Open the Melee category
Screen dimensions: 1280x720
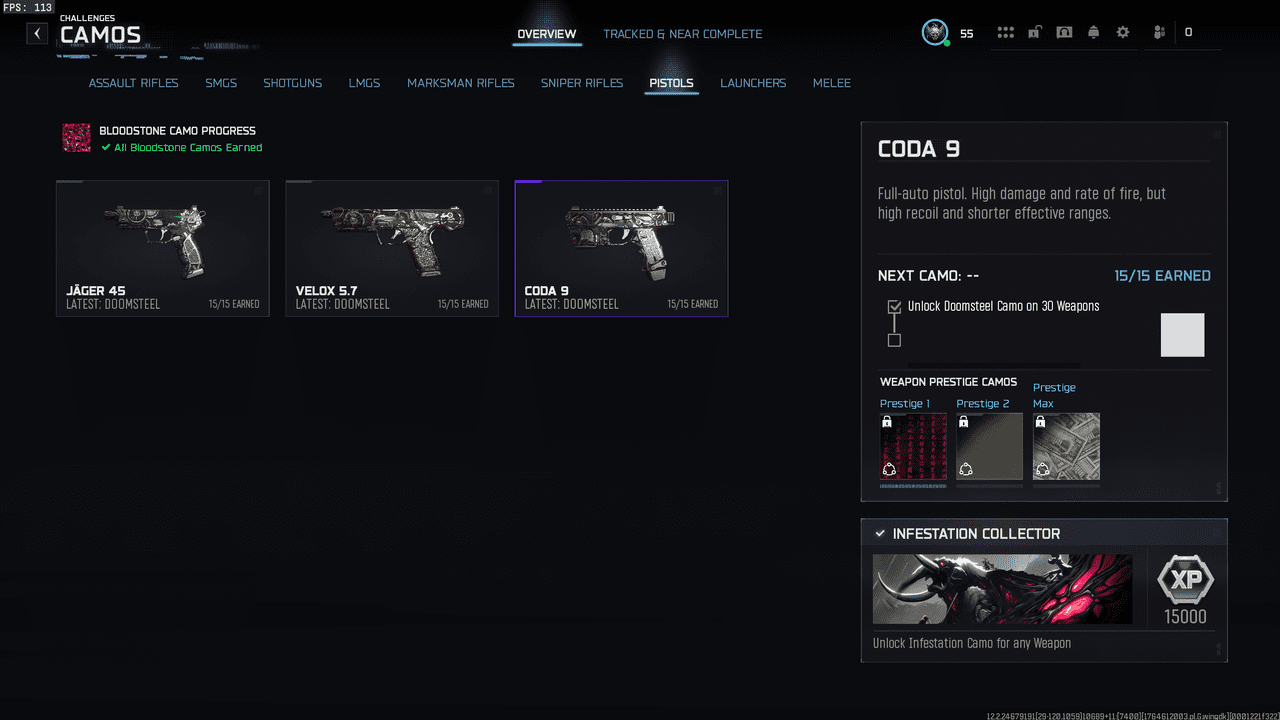pos(831,83)
